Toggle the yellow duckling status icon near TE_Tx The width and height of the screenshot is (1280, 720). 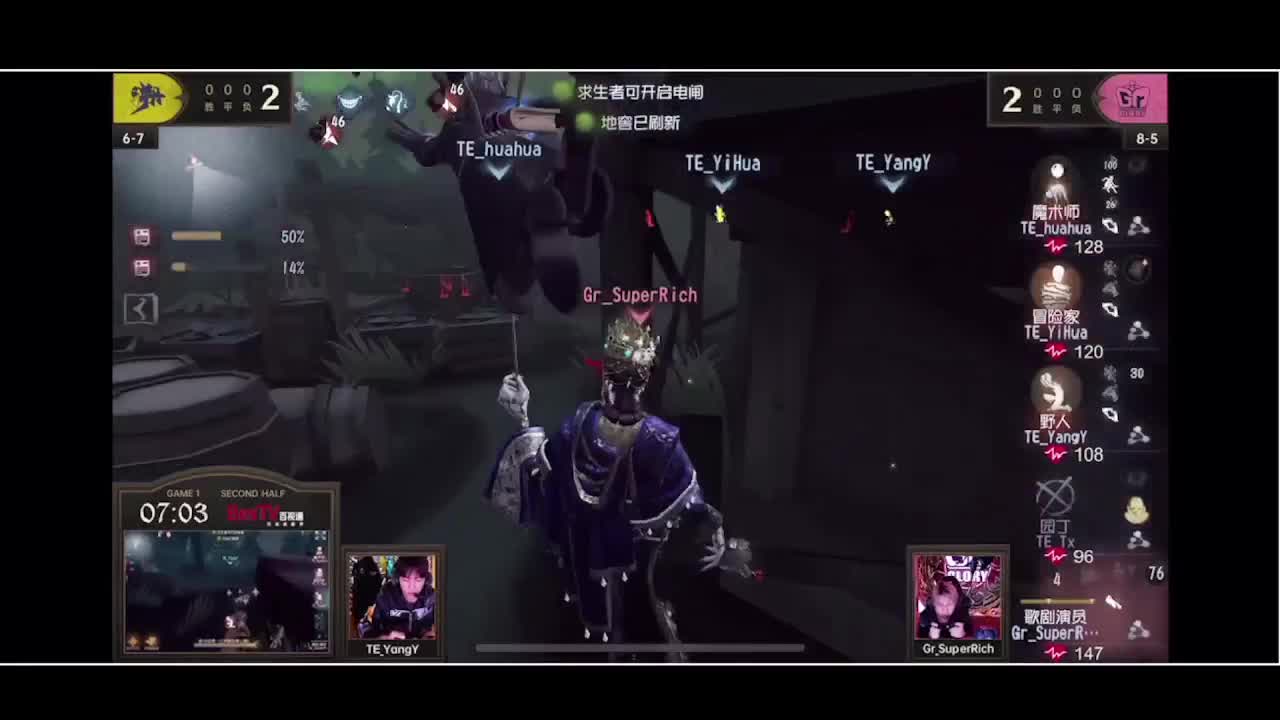pyautogui.click(x=1139, y=509)
